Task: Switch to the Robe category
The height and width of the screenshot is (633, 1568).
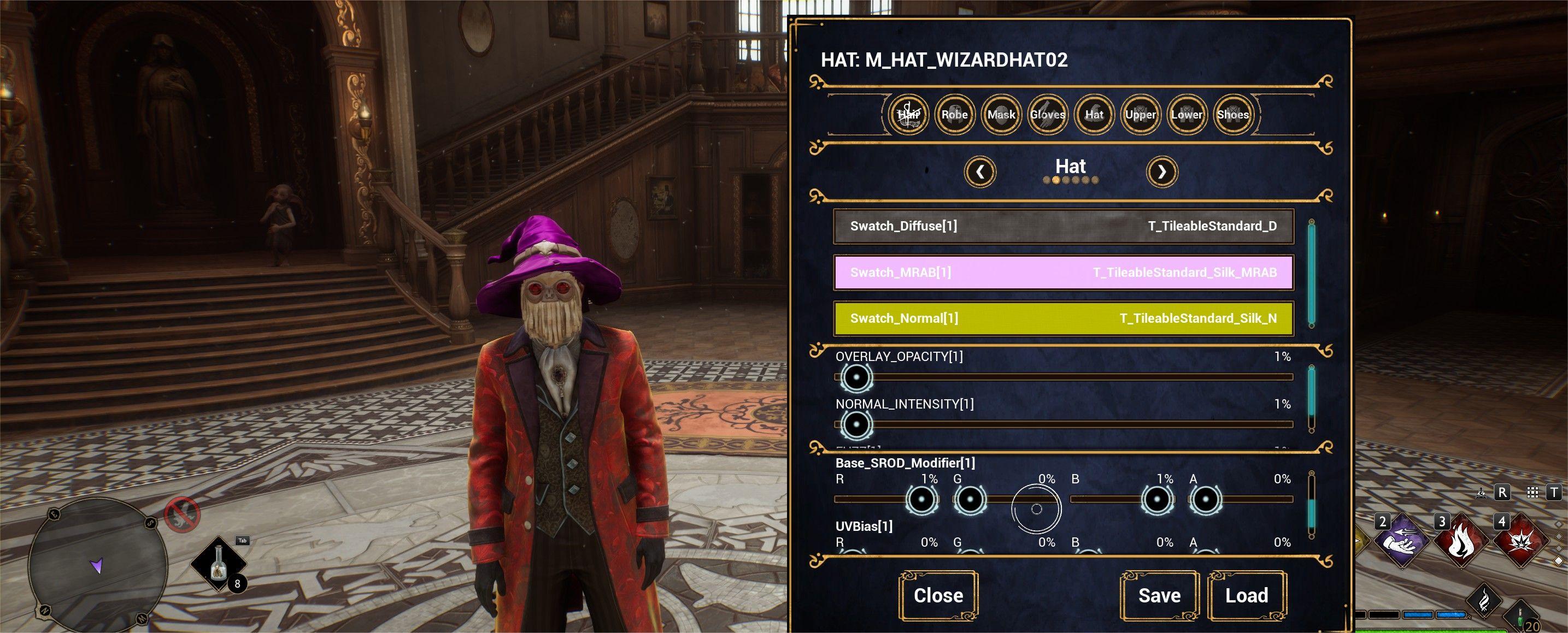Action: coord(954,114)
